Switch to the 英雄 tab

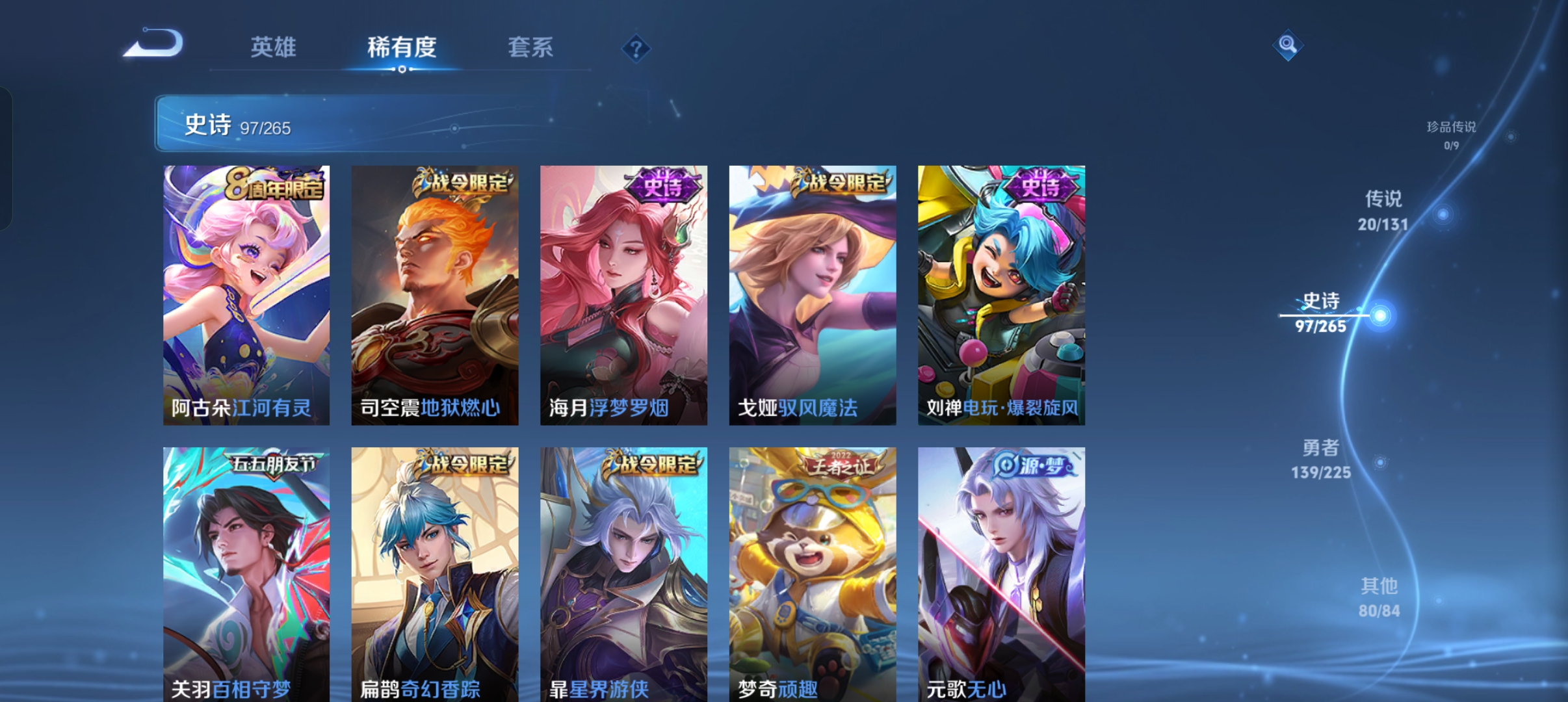[273, 47]
